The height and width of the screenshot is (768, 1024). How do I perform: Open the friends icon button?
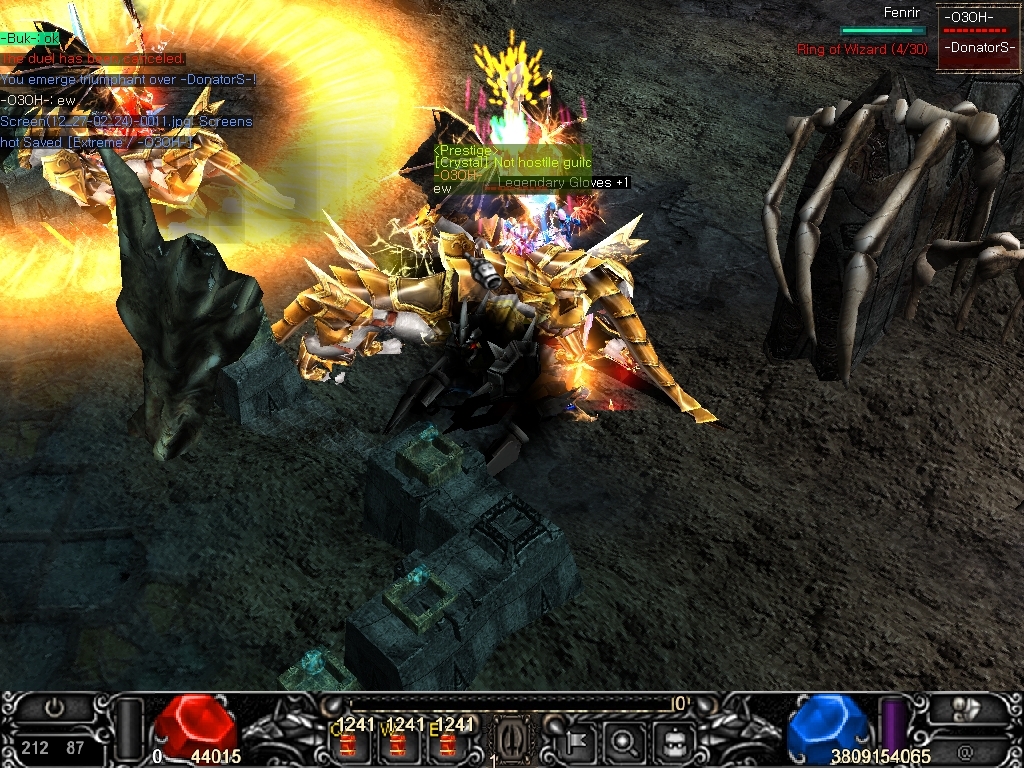click(966, 708)
